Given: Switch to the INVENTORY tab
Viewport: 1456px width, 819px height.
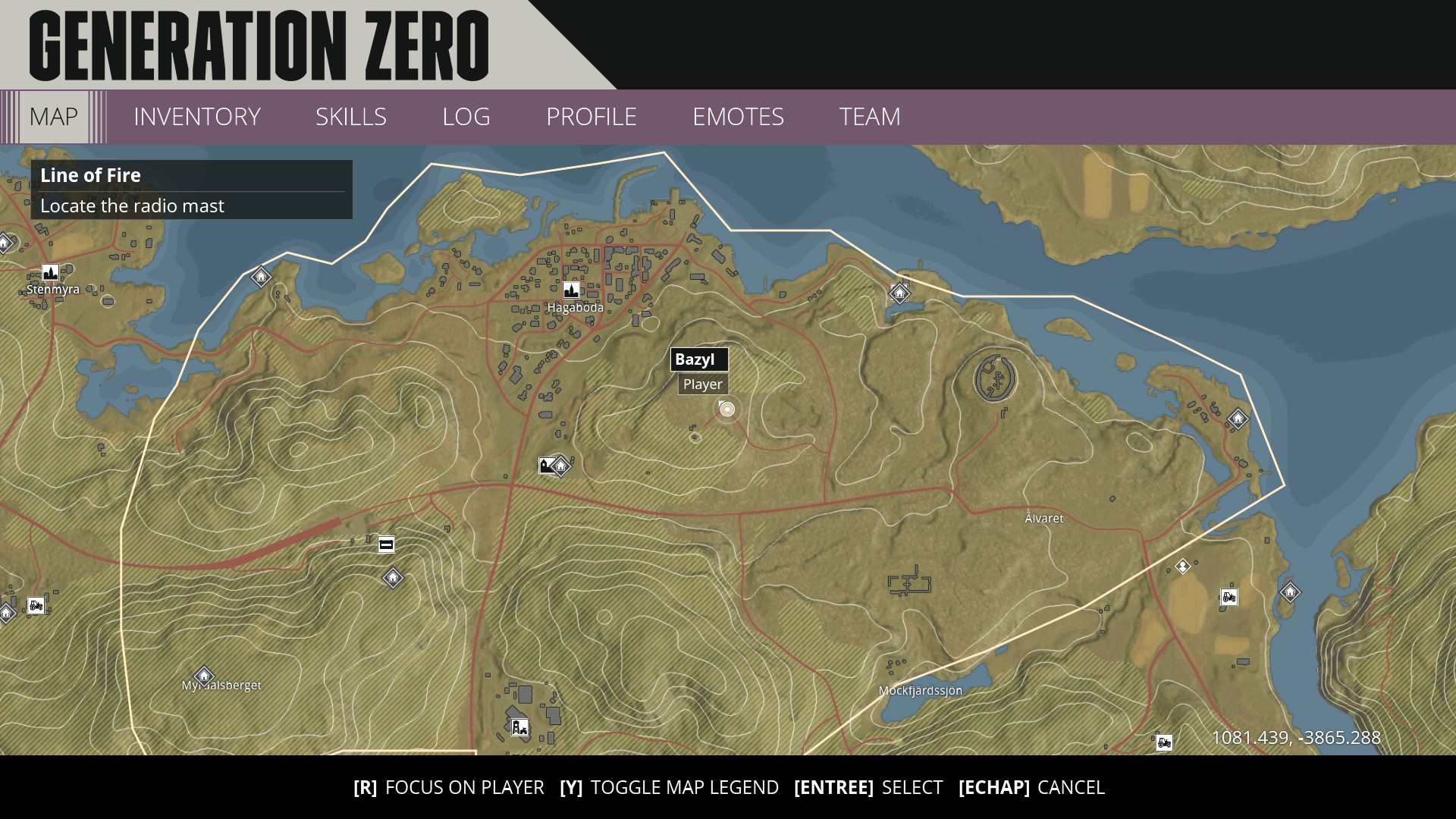Looking at the screenshot, I should [196, 117].
